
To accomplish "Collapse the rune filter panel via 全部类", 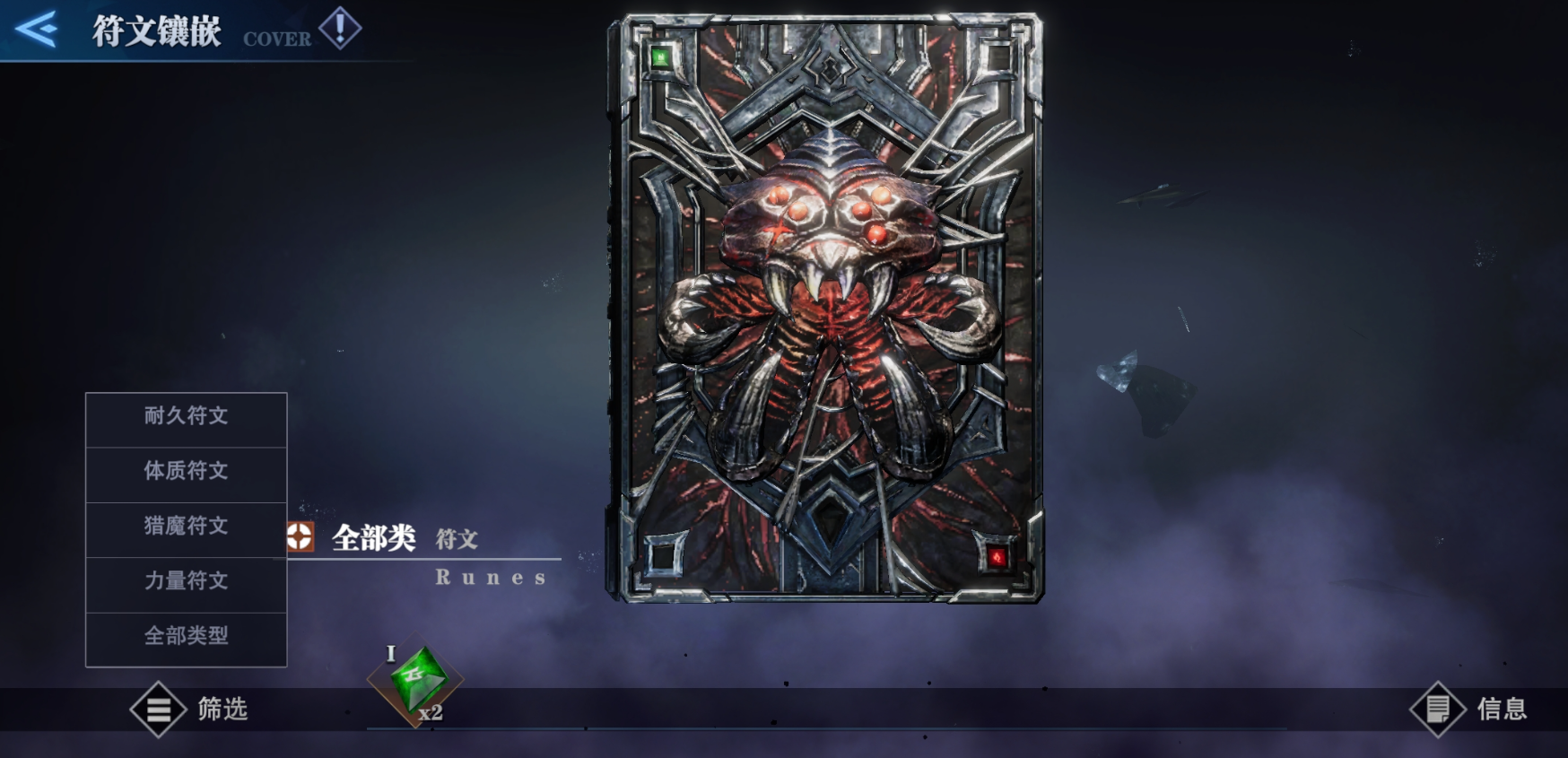I will [x=377, y=539].
